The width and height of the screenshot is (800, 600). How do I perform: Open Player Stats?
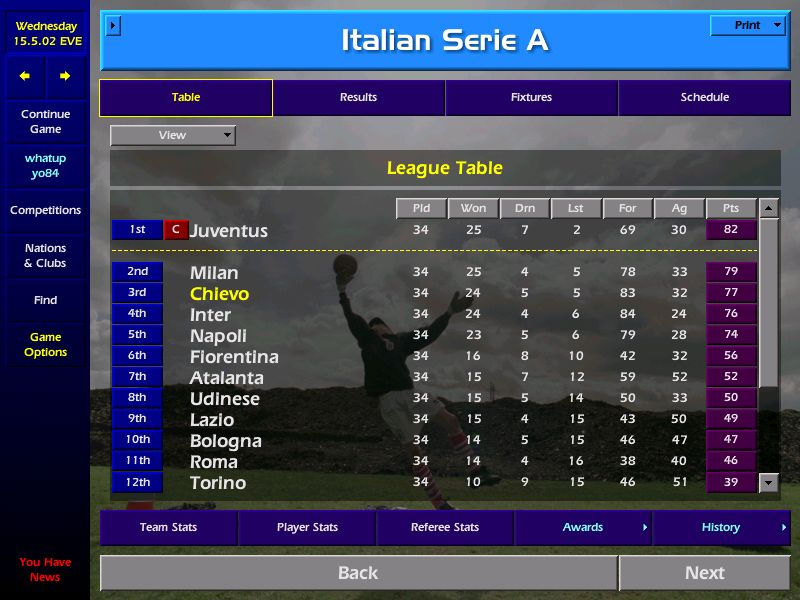pos(307,528)
